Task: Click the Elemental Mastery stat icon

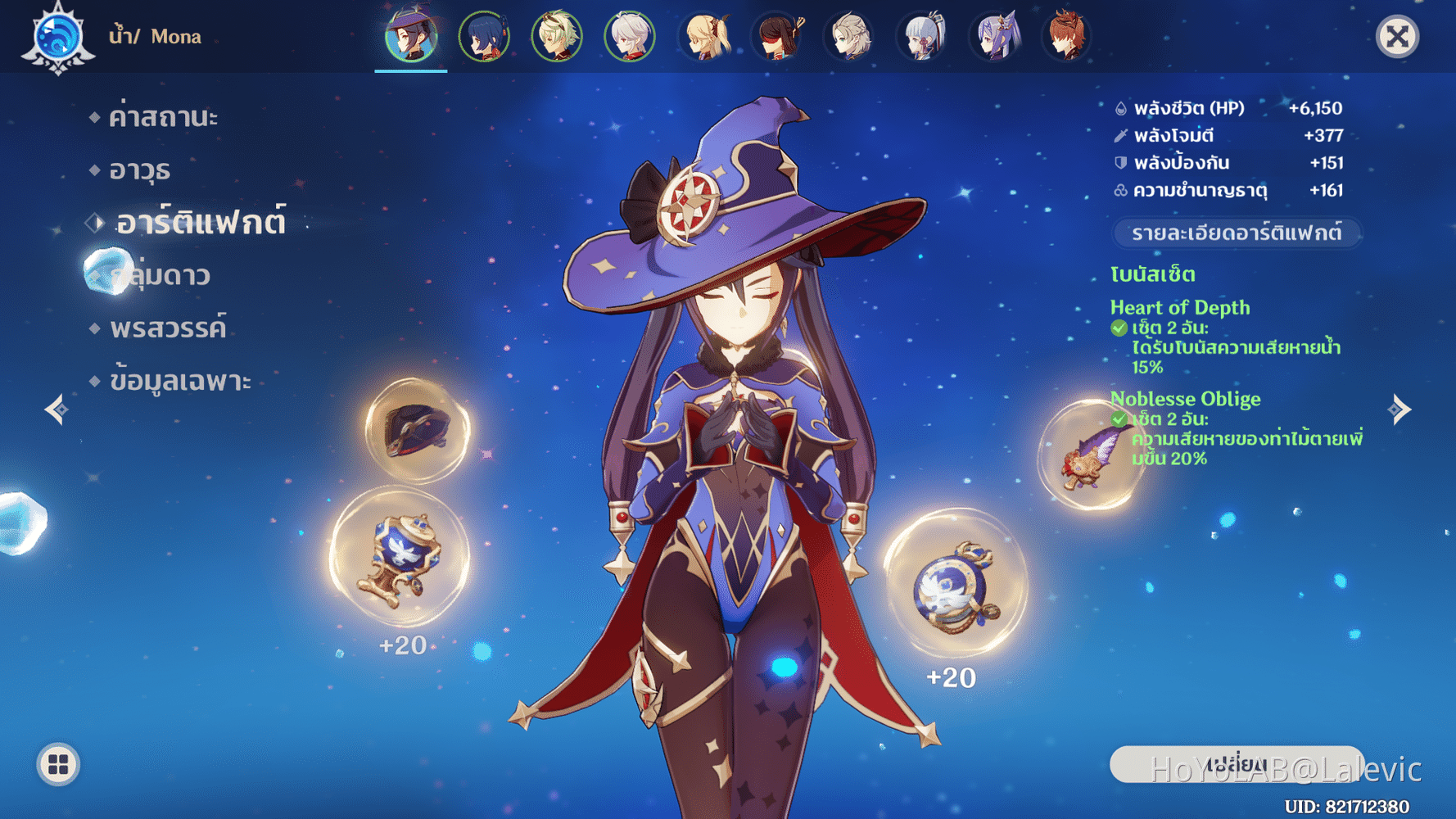Action: pyautogui.click(x=1119, y=189)
